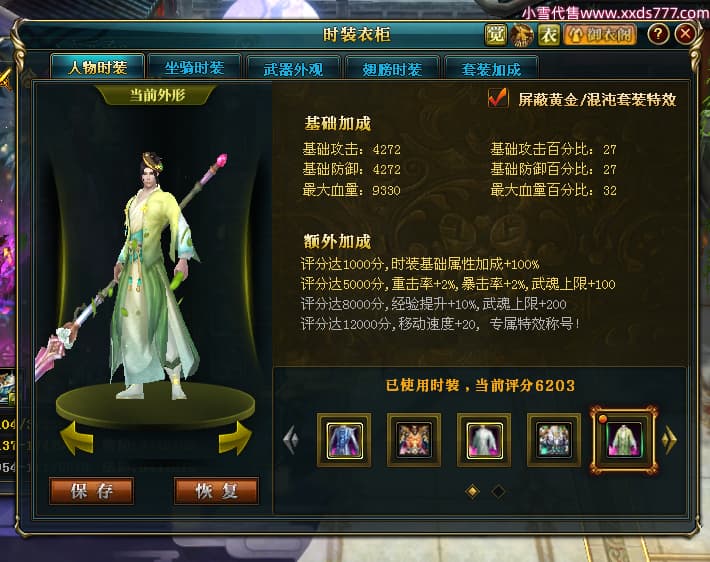This screenshot has width=710, height=562.
Task: Switch to the 人物时装 tab
Action: click(97, 68)
